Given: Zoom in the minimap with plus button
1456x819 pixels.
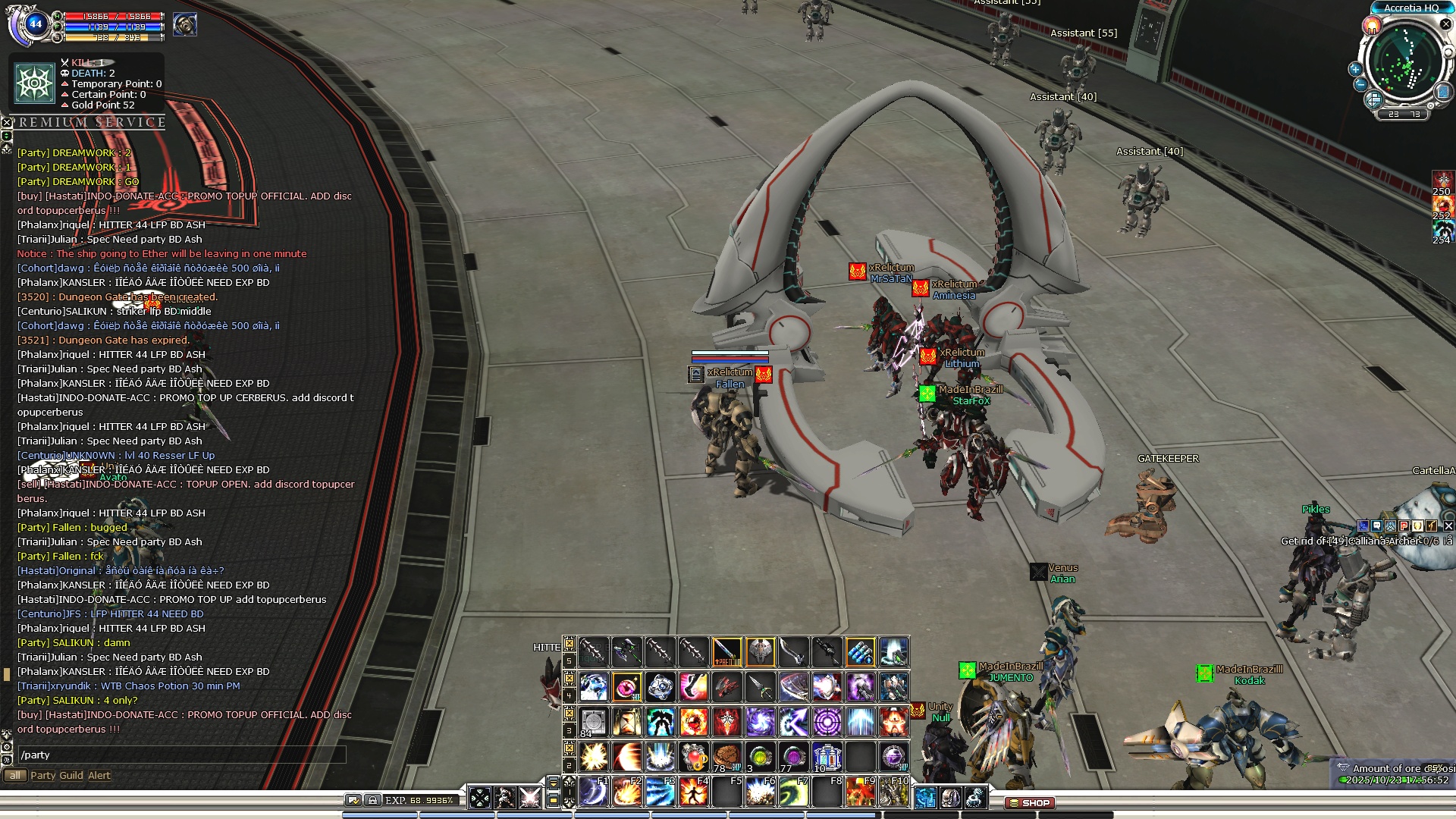Looking at the screenshot, I should click(x=1355, y=69).
